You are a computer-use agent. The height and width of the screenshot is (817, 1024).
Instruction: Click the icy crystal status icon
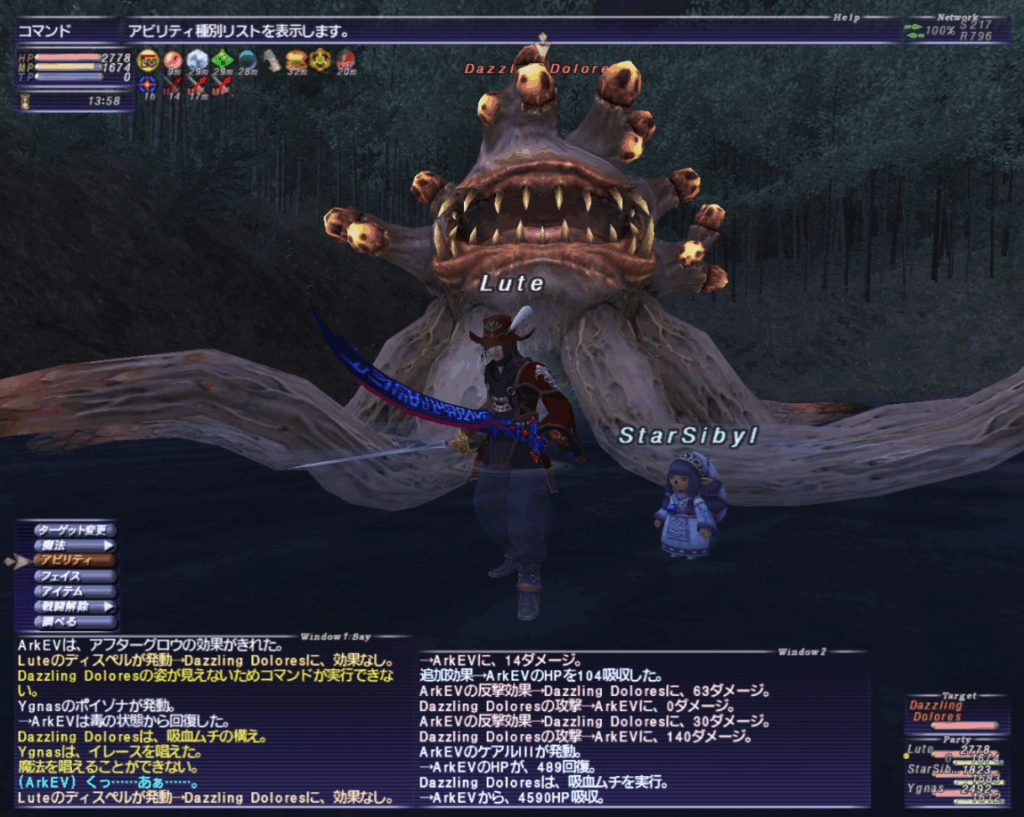tap(197, 60)
